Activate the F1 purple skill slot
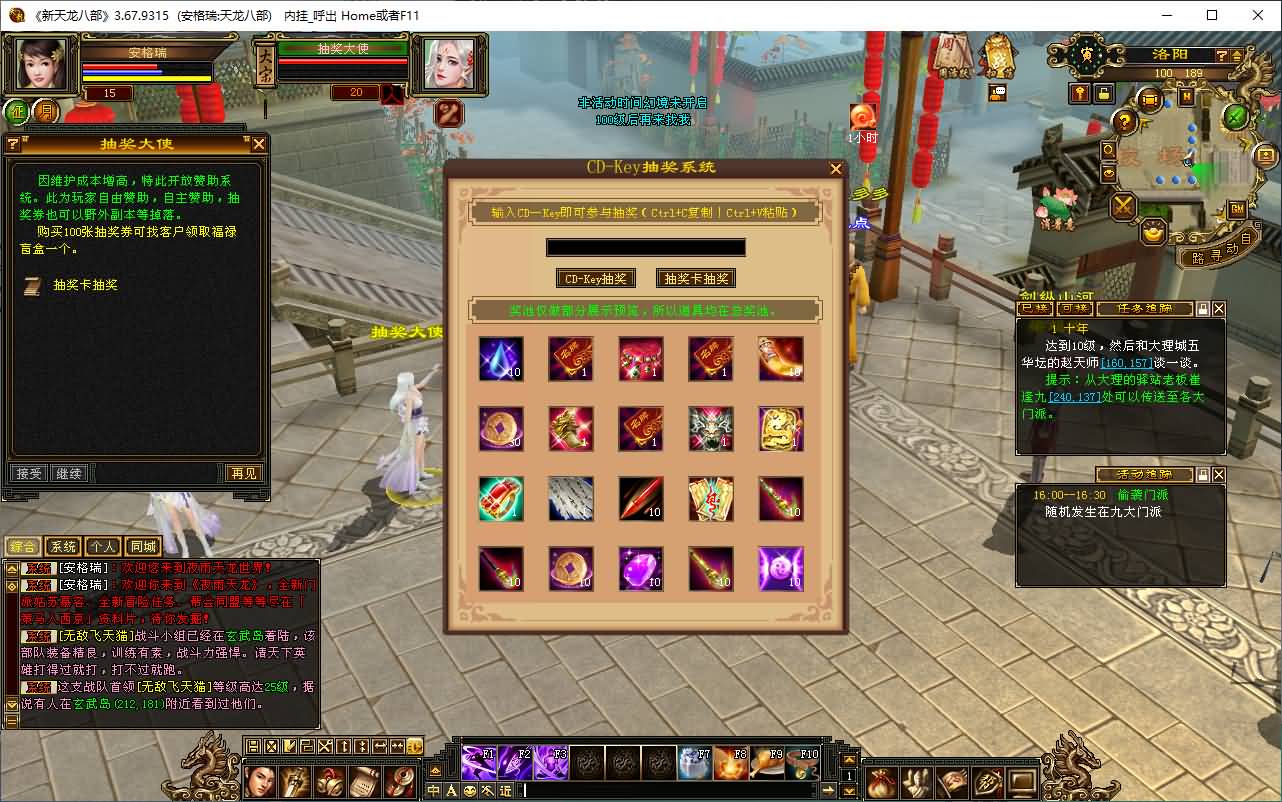The height and width of the screenshot is (802, 1282). point(479,763)
